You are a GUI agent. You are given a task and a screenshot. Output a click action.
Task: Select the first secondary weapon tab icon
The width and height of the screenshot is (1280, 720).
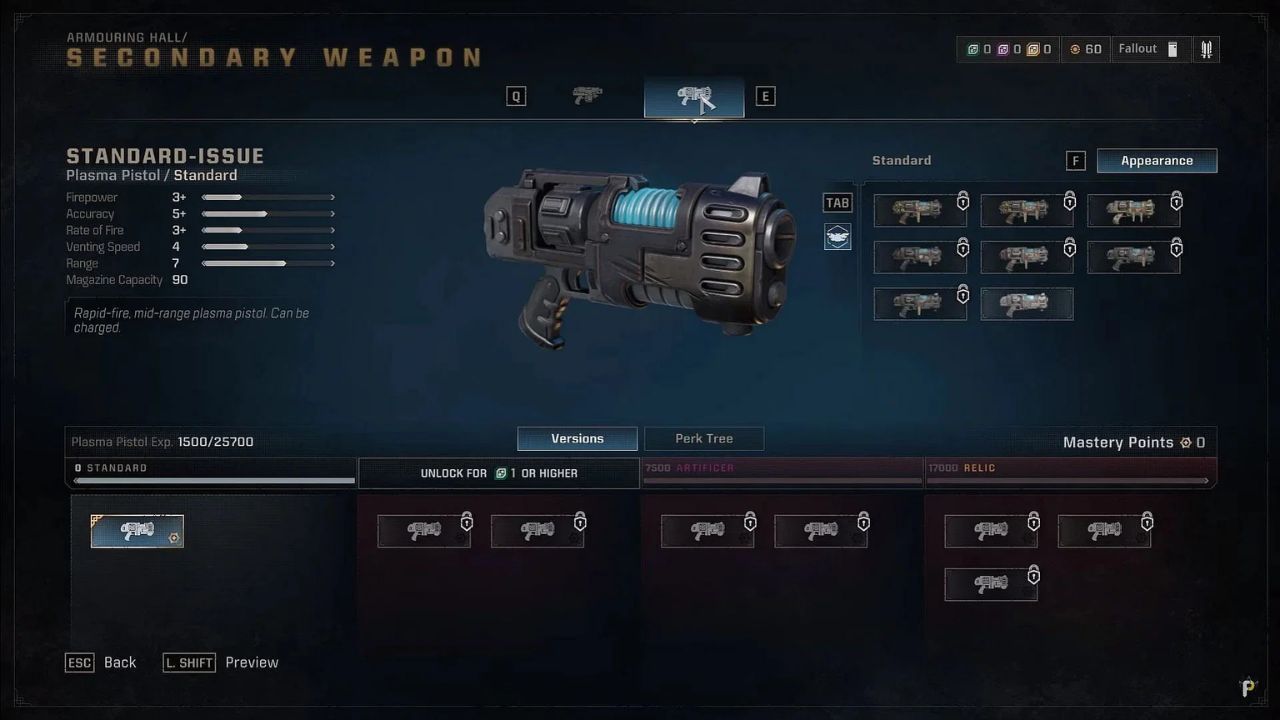click(x=587, y=95)
